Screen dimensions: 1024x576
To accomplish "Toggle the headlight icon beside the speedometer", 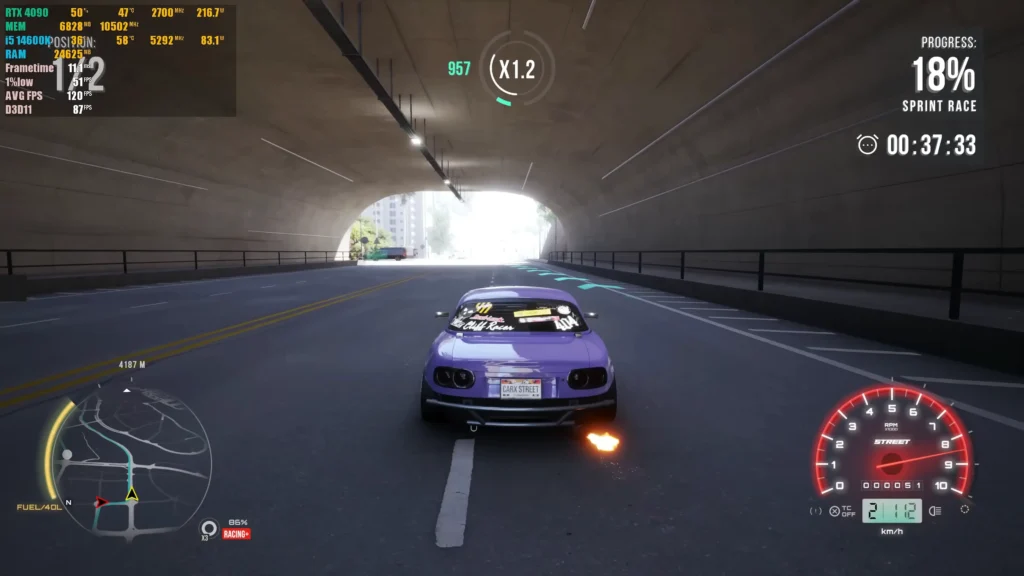I will coord(936,511).
